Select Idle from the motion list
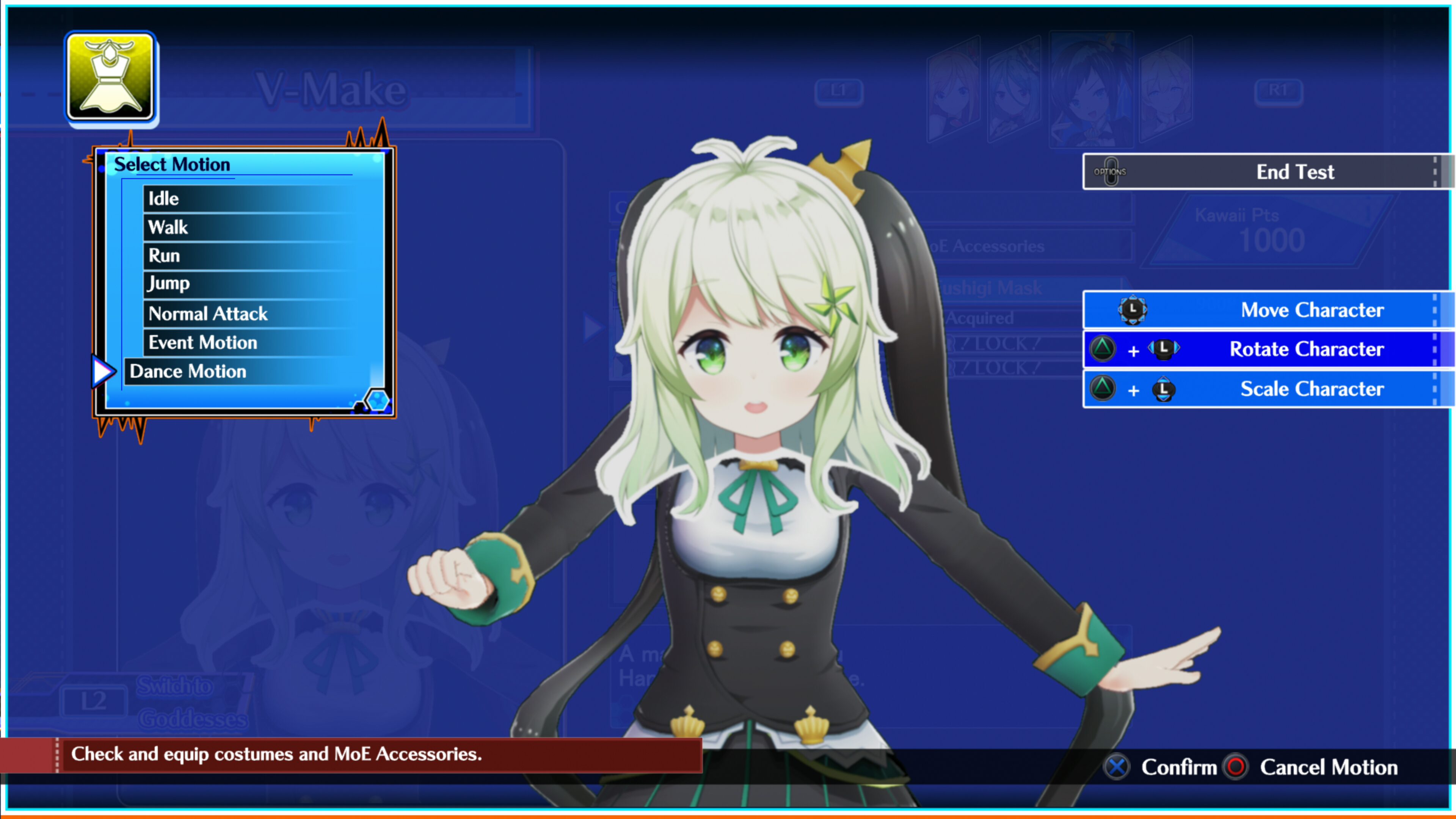The image size is (1456, 819). coord(163,198)
